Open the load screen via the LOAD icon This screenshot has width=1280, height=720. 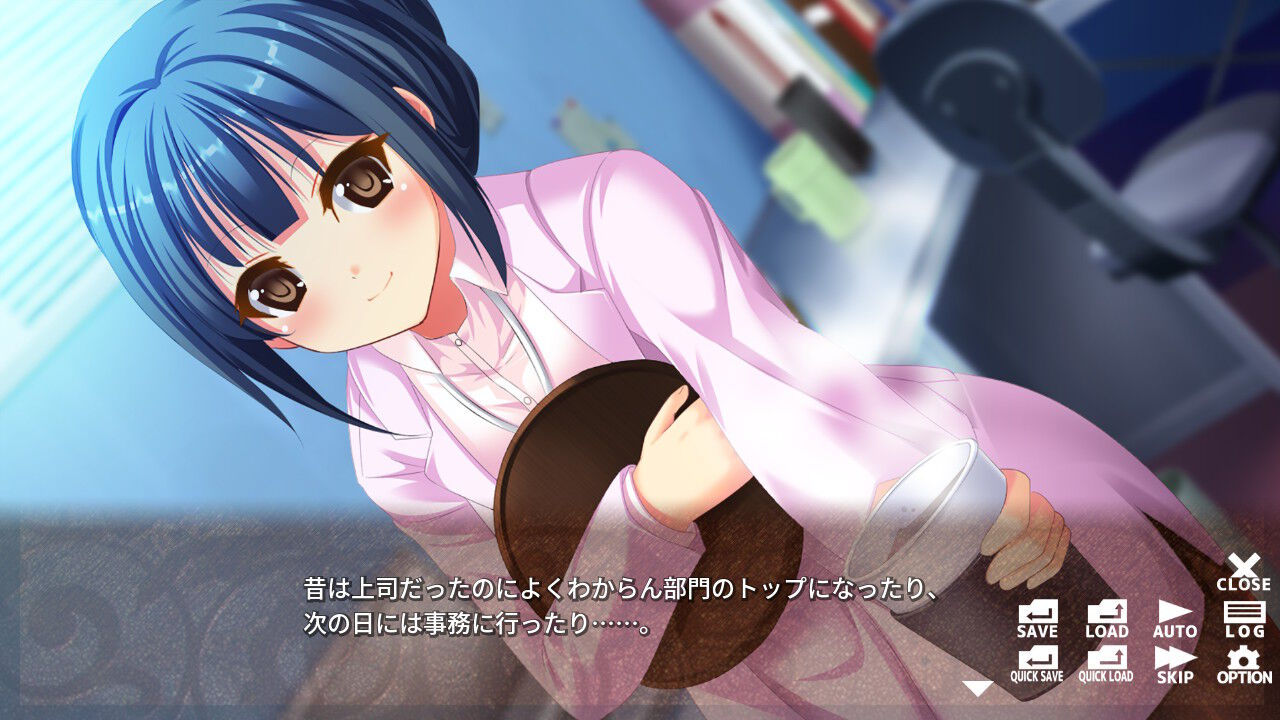coord(1107,610)
